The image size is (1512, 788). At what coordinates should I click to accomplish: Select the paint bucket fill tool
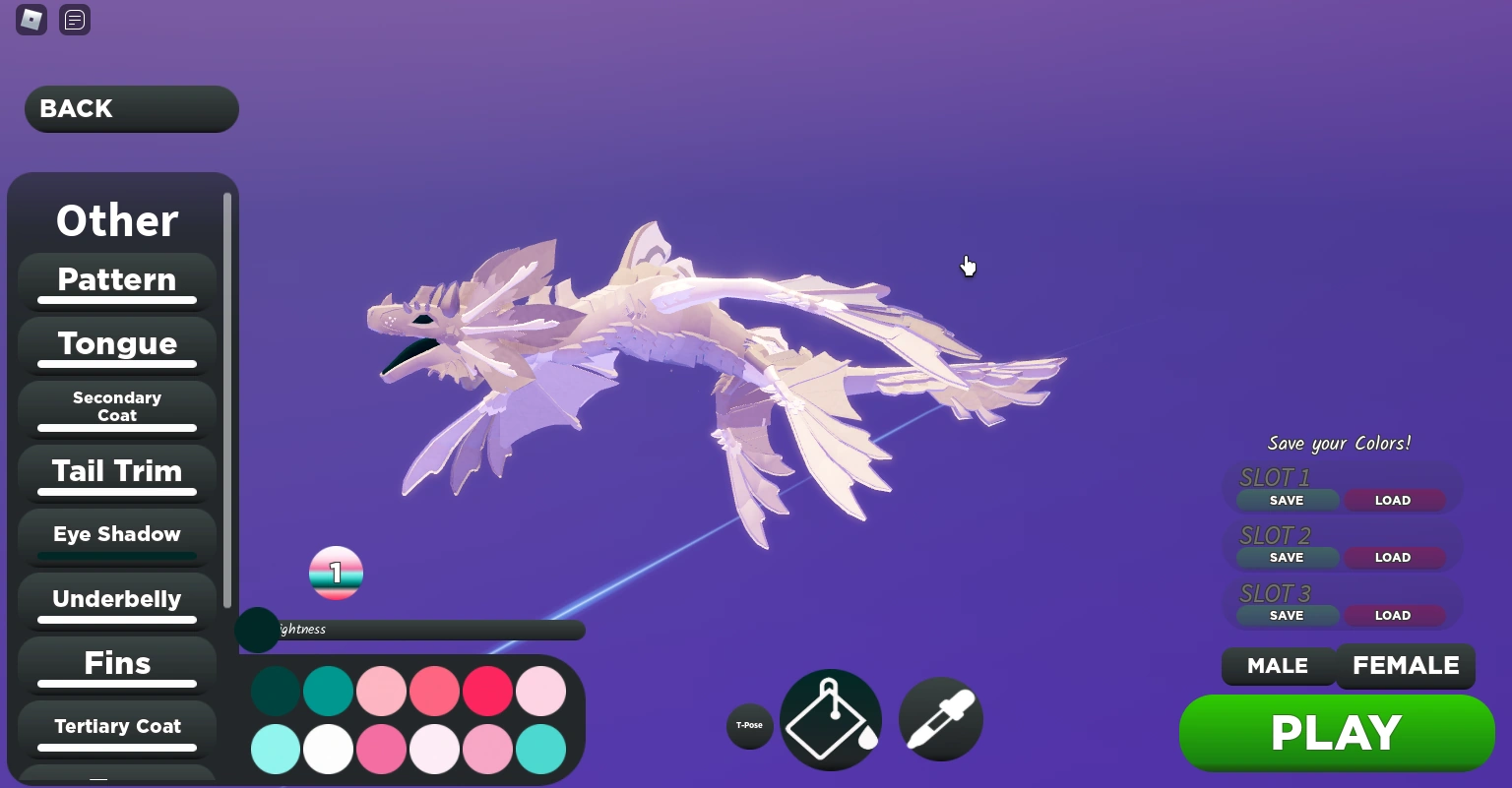(830, 718)
